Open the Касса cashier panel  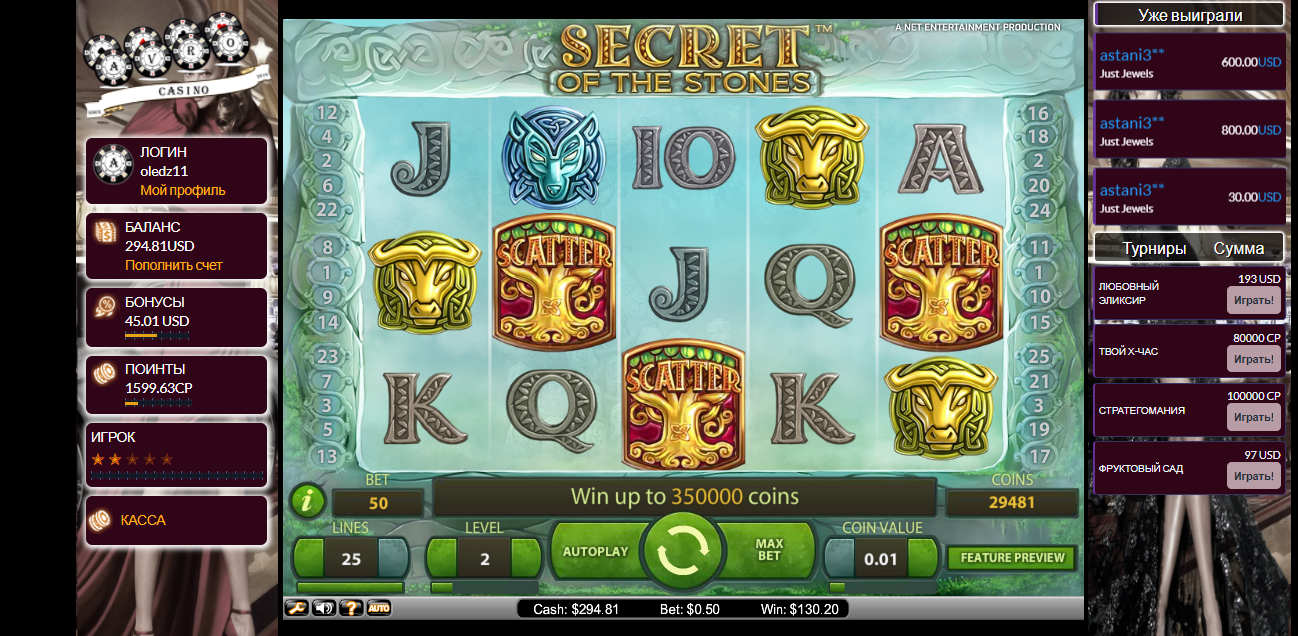(x=143, y=520)
